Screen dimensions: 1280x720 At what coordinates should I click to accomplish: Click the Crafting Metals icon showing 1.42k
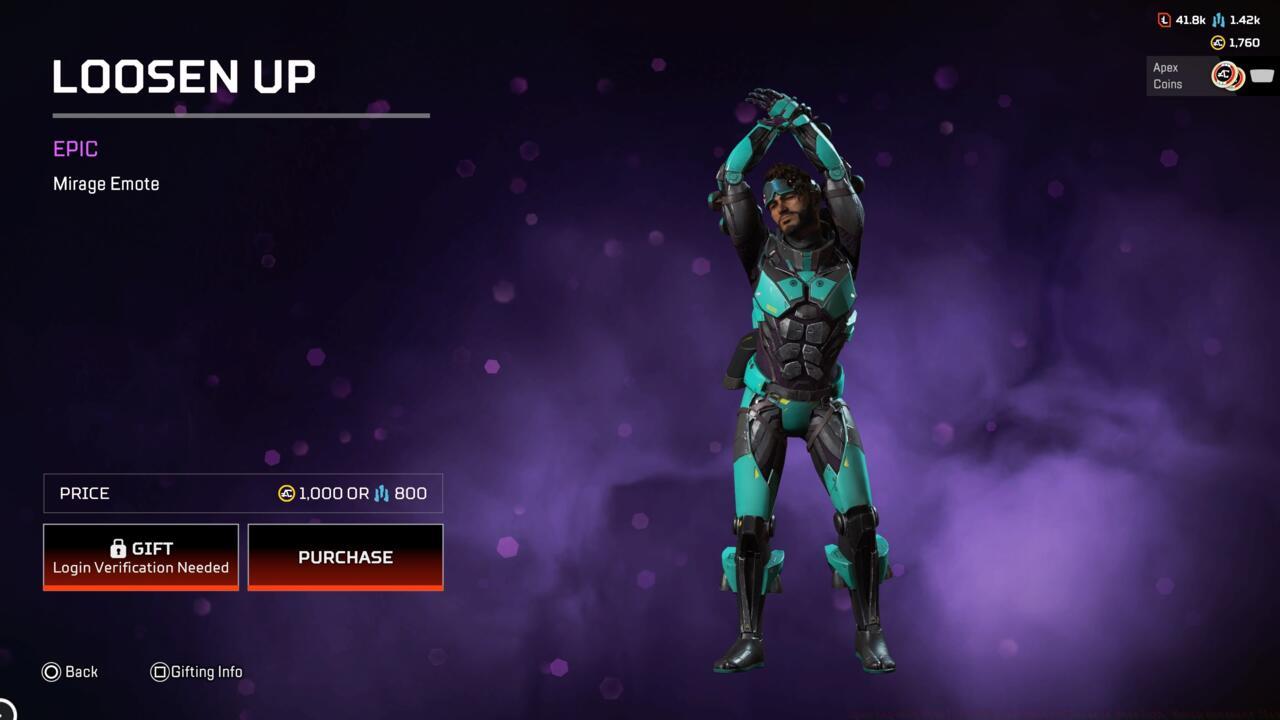click(1218, 21)
